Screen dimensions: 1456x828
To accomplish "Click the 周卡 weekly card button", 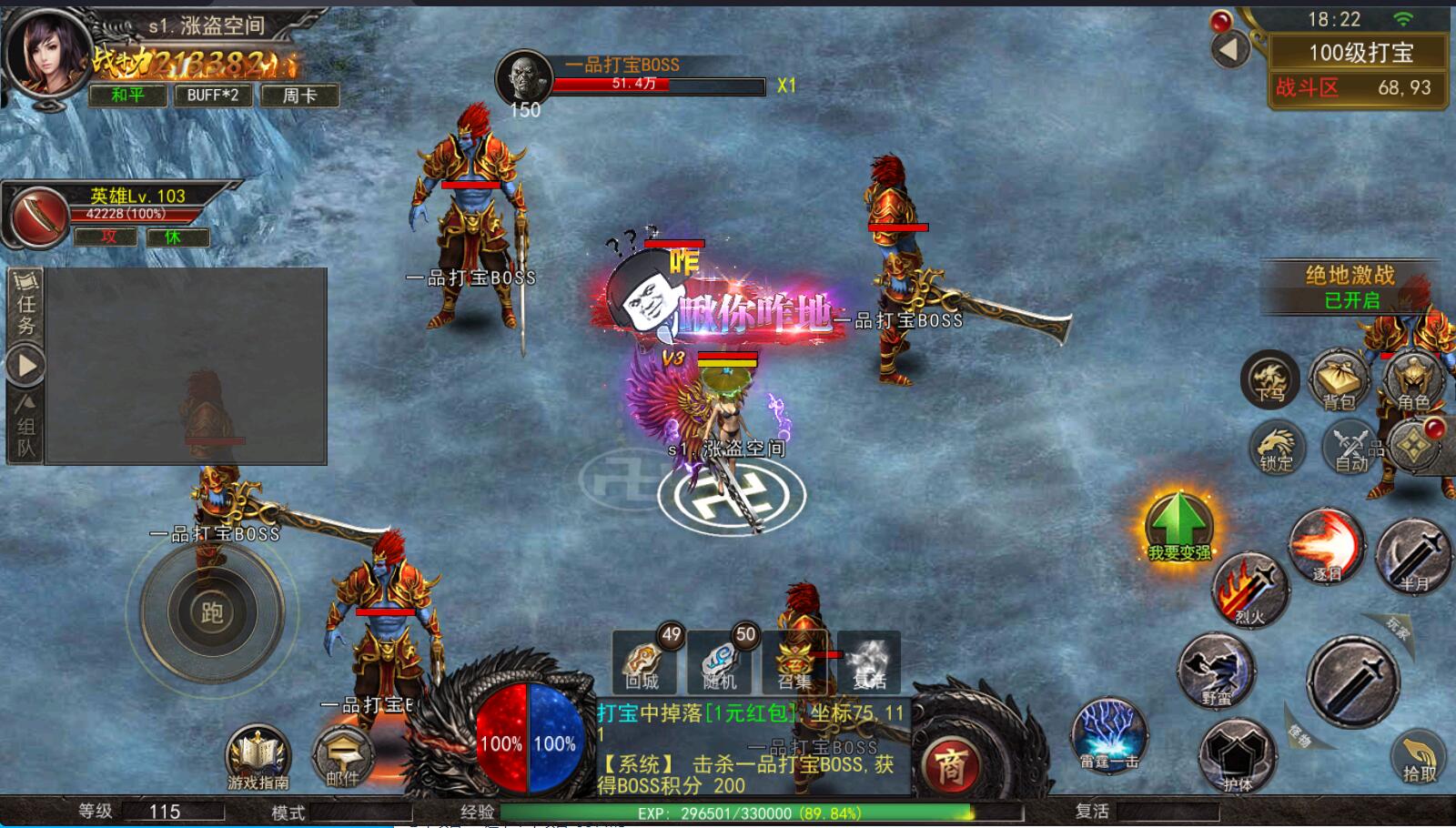I will tap(299, 96).
